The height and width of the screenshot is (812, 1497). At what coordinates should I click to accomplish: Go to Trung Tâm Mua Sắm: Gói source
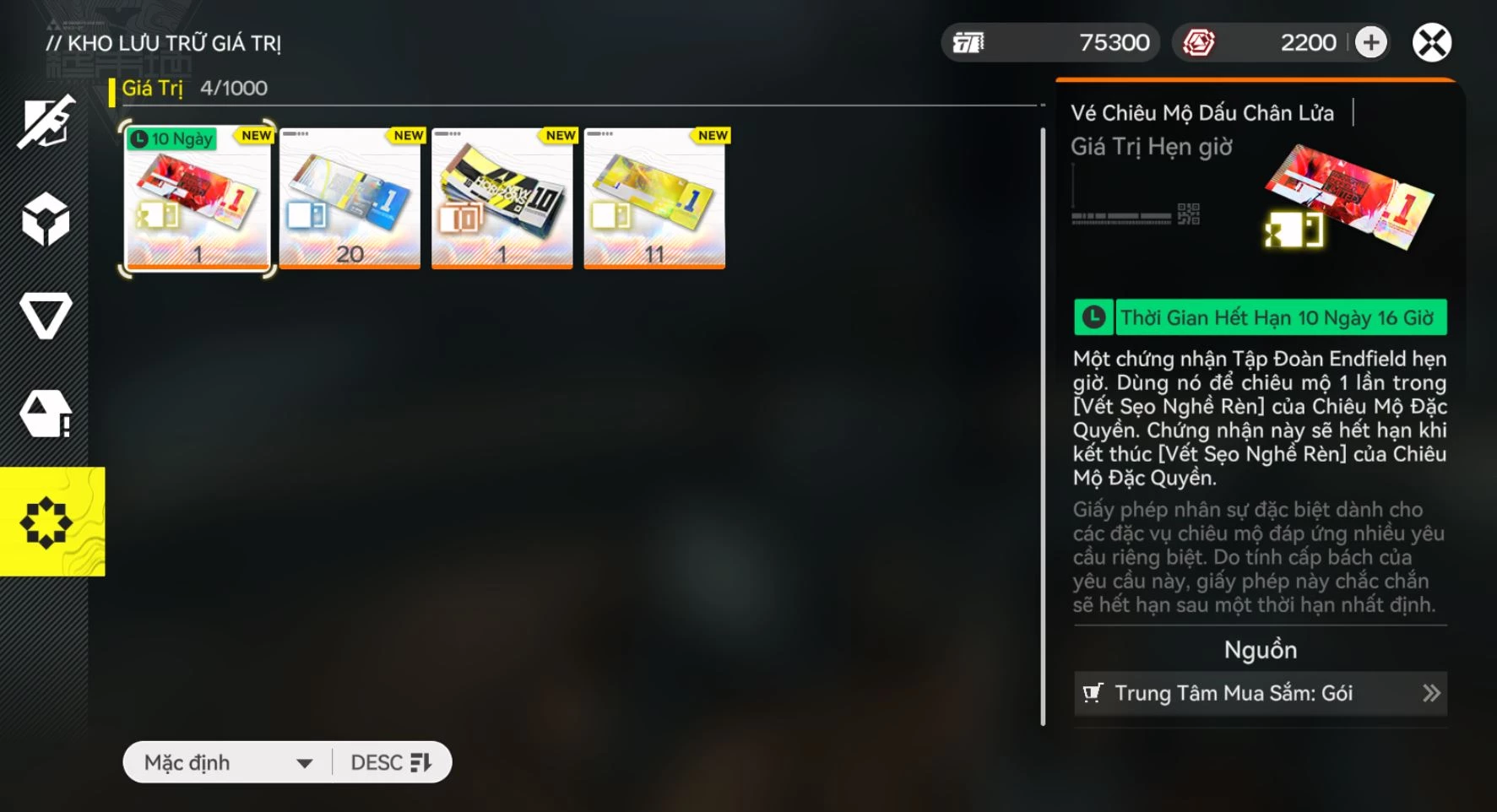pos(1260,694)
